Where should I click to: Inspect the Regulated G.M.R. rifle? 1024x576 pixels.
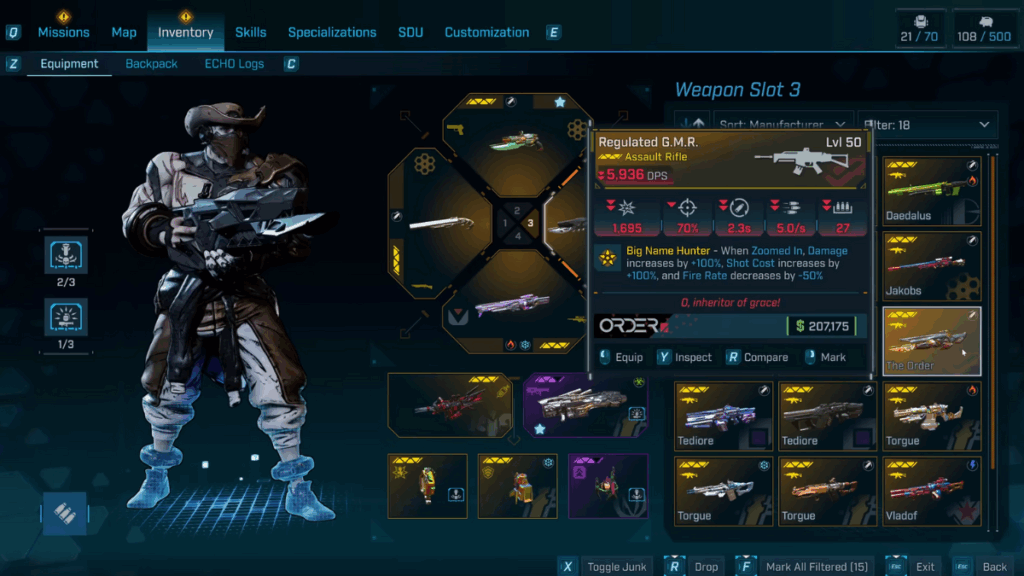click(x=684, y=357)
